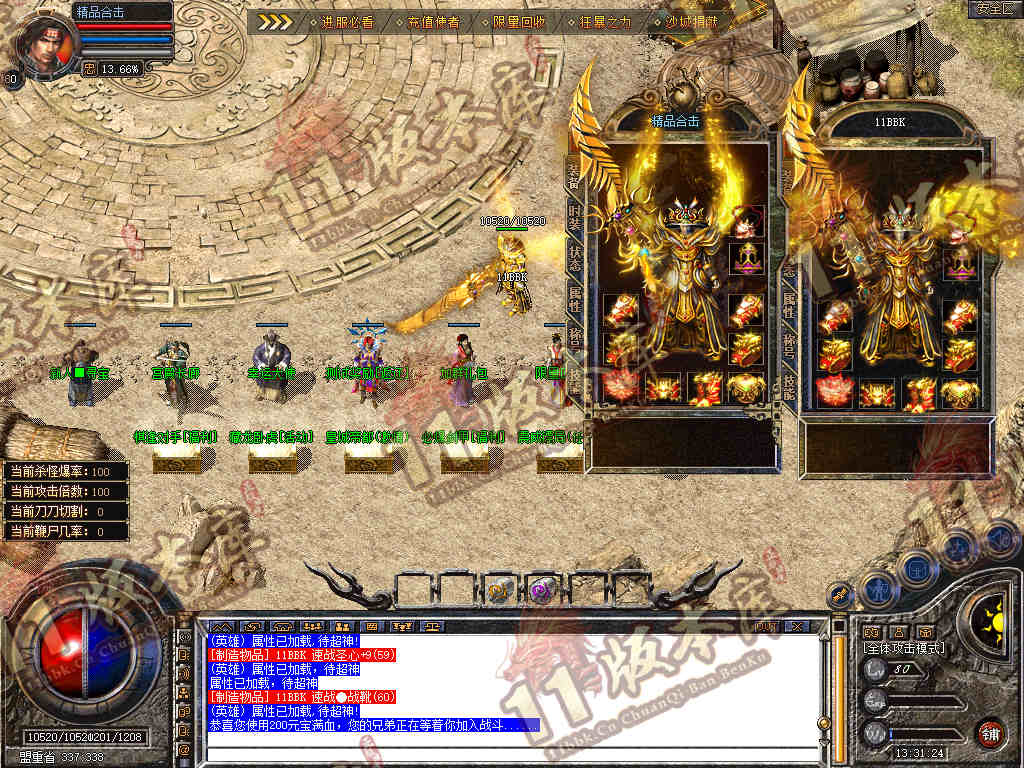Switch to the 时装 tab in the 精品合击 panel
The height and width of the screenshot is (768, 1024).
(x=575, y=217)
